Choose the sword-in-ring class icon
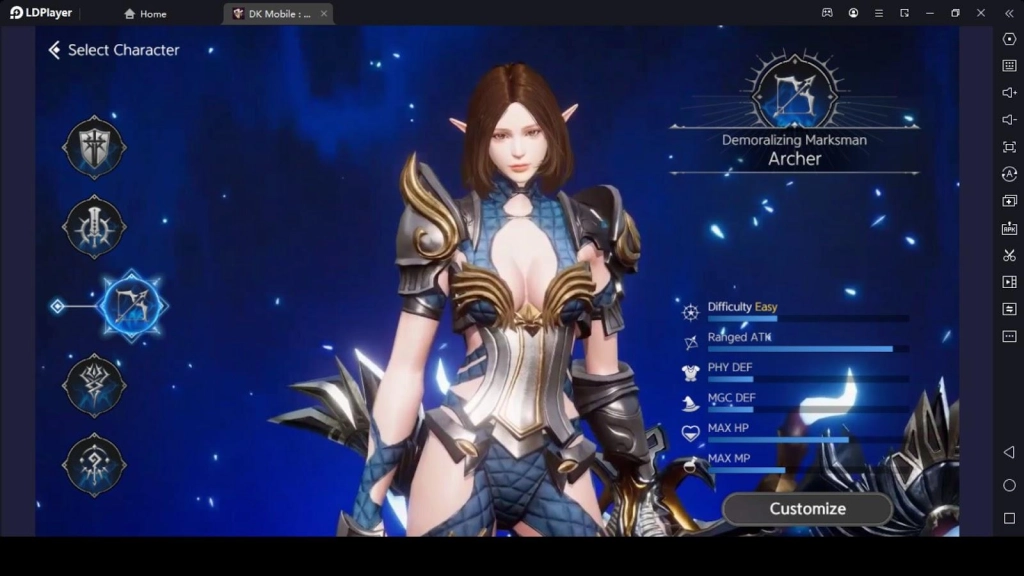The image size is (1024, 576). (94, 227)
